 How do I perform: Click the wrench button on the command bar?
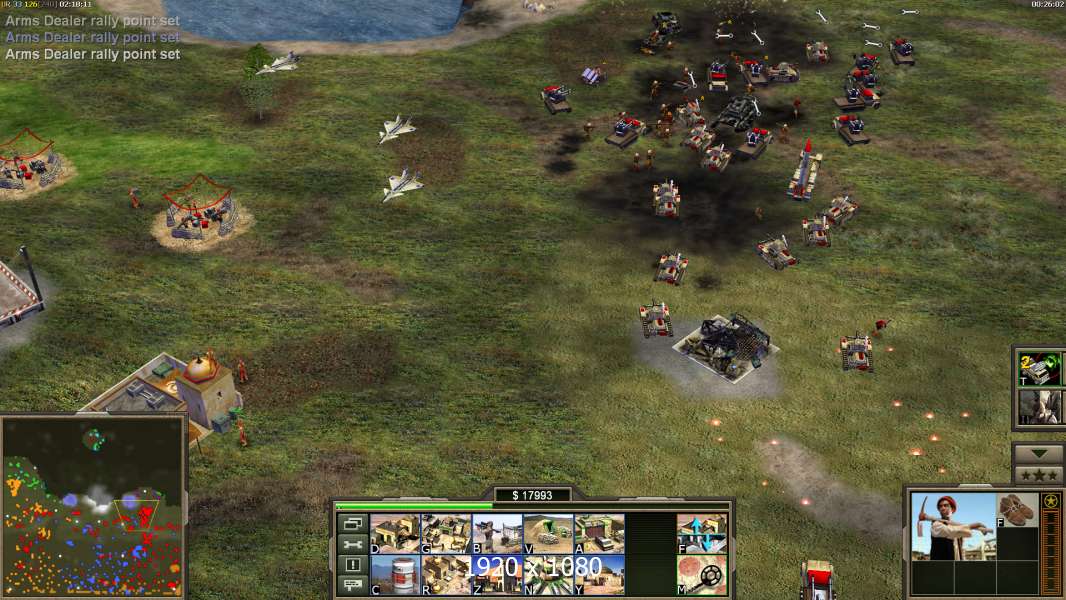352,544
